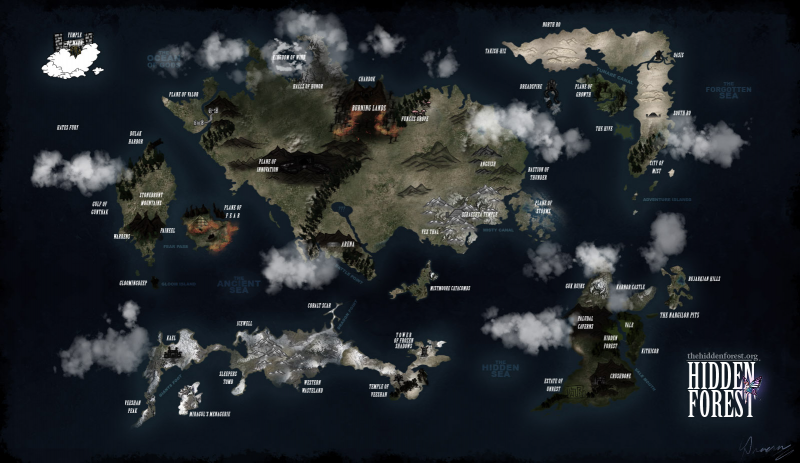Select the Burning Lands map label

tap(362, 107)
